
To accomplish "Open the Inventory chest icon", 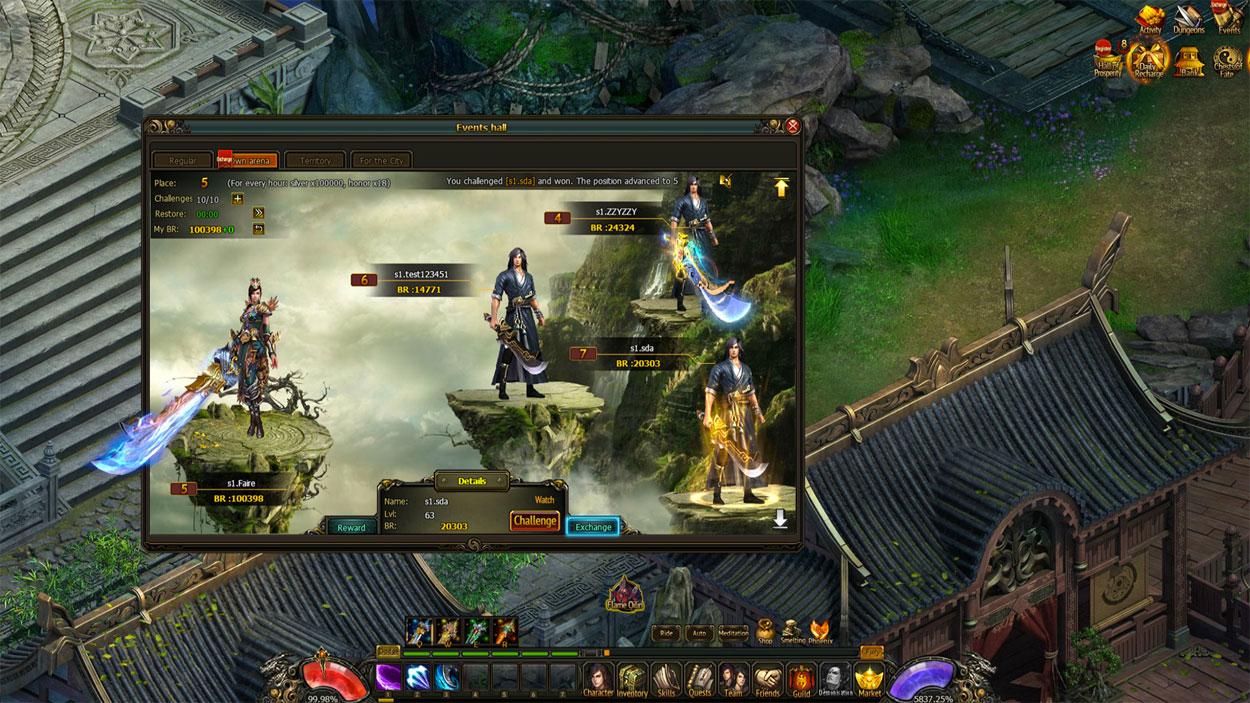I will (632, 677).
